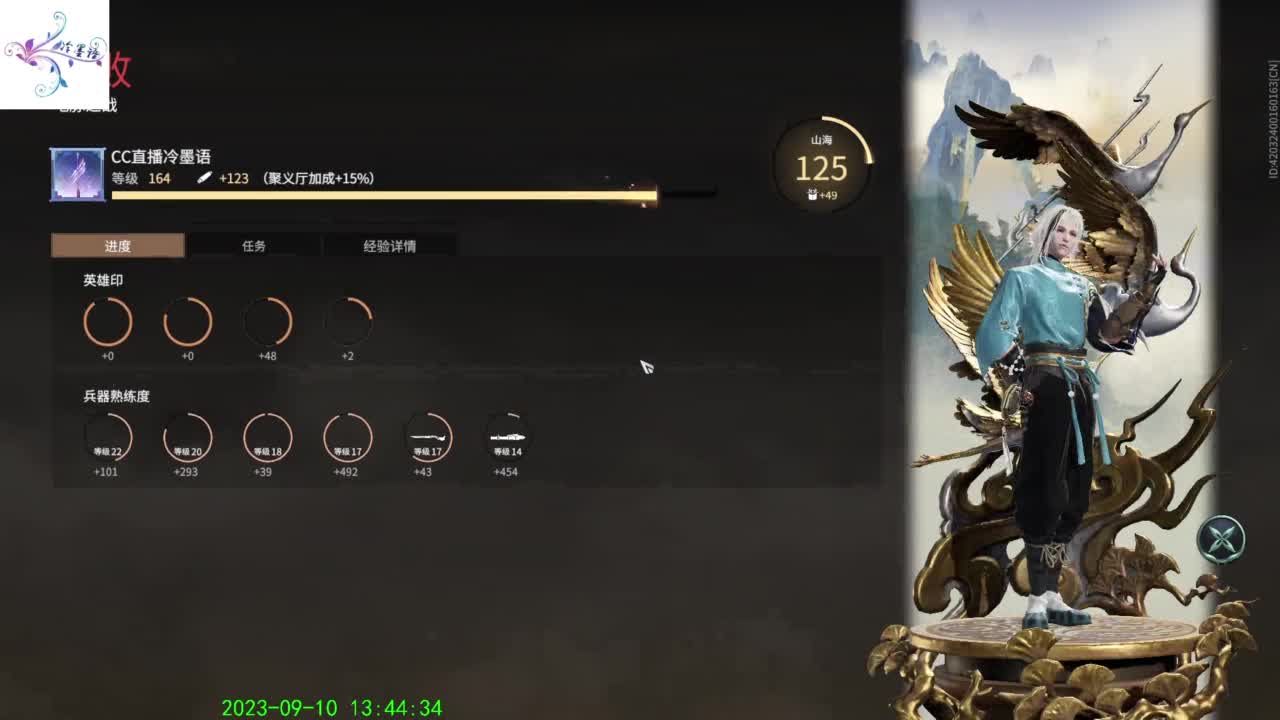Screen dimensions: 1280x720
Task: Select the spear proficiency icon at level 17
Action: (x=427, y=437)
